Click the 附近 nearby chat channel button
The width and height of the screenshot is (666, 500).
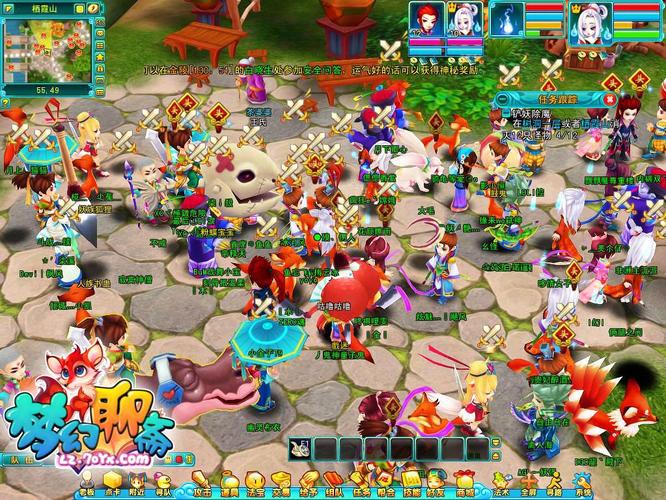tap(137, 491)
